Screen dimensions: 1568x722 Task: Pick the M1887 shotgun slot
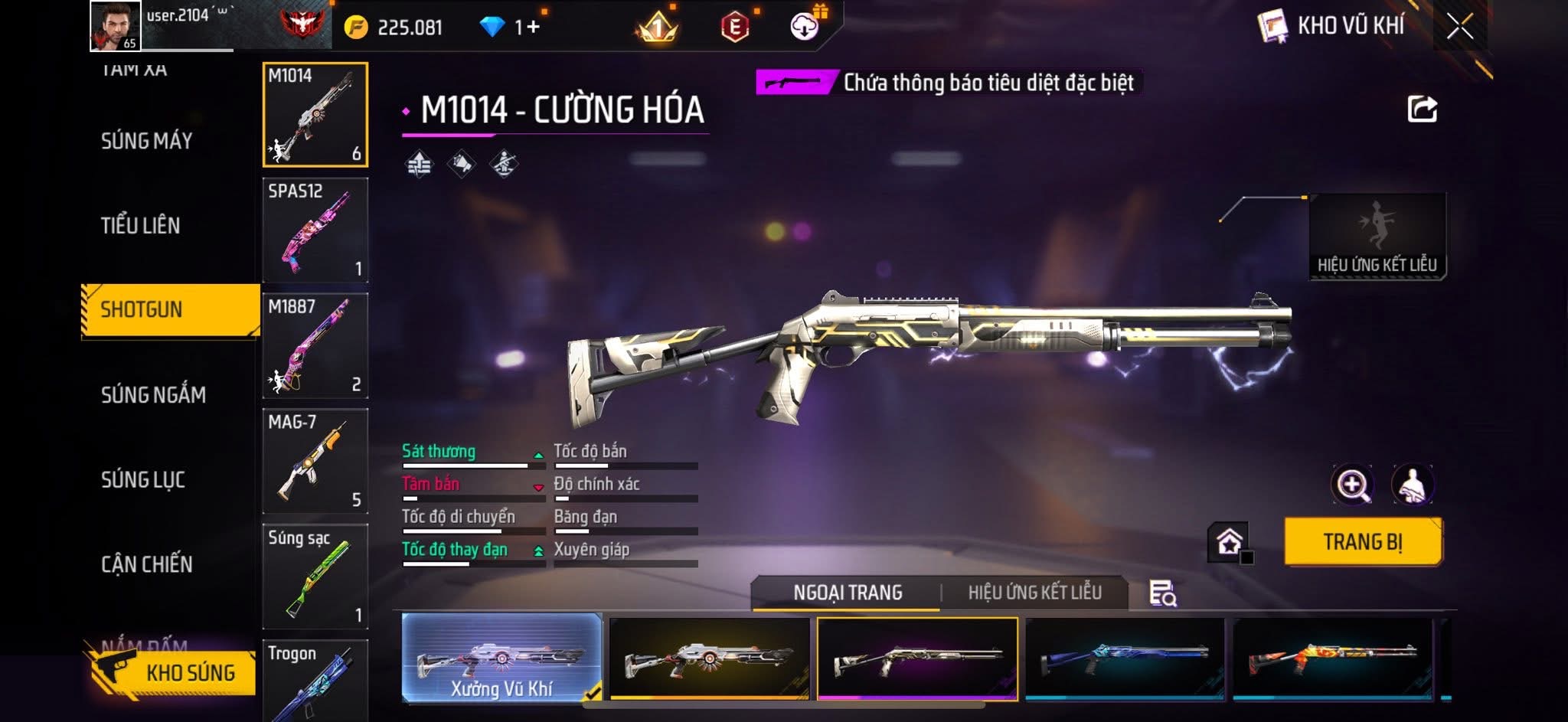pyautogui.click(x=315, y=345)
